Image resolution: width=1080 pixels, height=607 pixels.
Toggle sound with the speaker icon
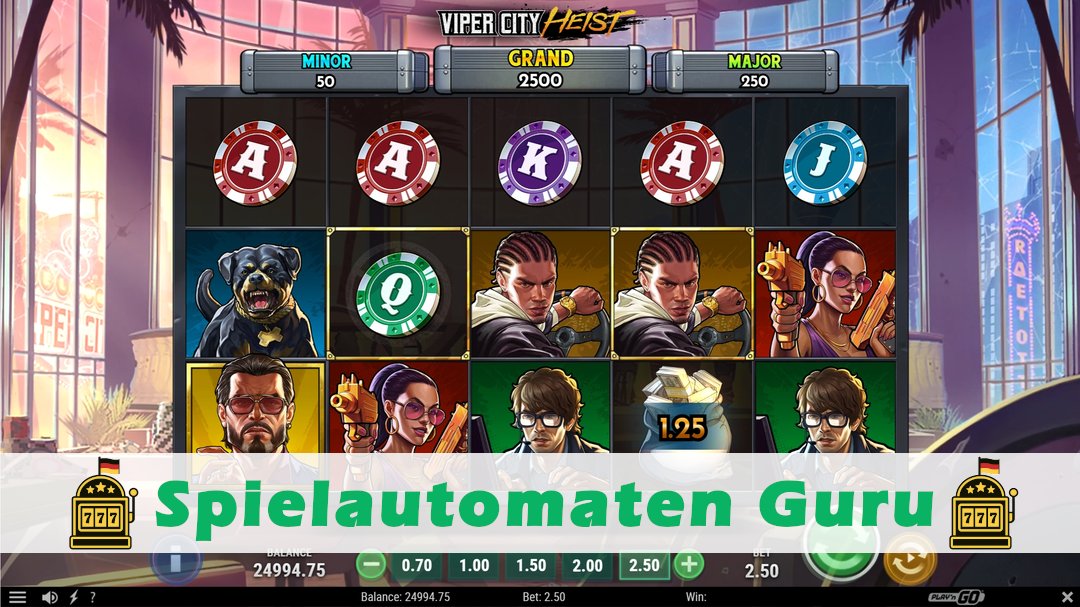(x=49, y=597)
